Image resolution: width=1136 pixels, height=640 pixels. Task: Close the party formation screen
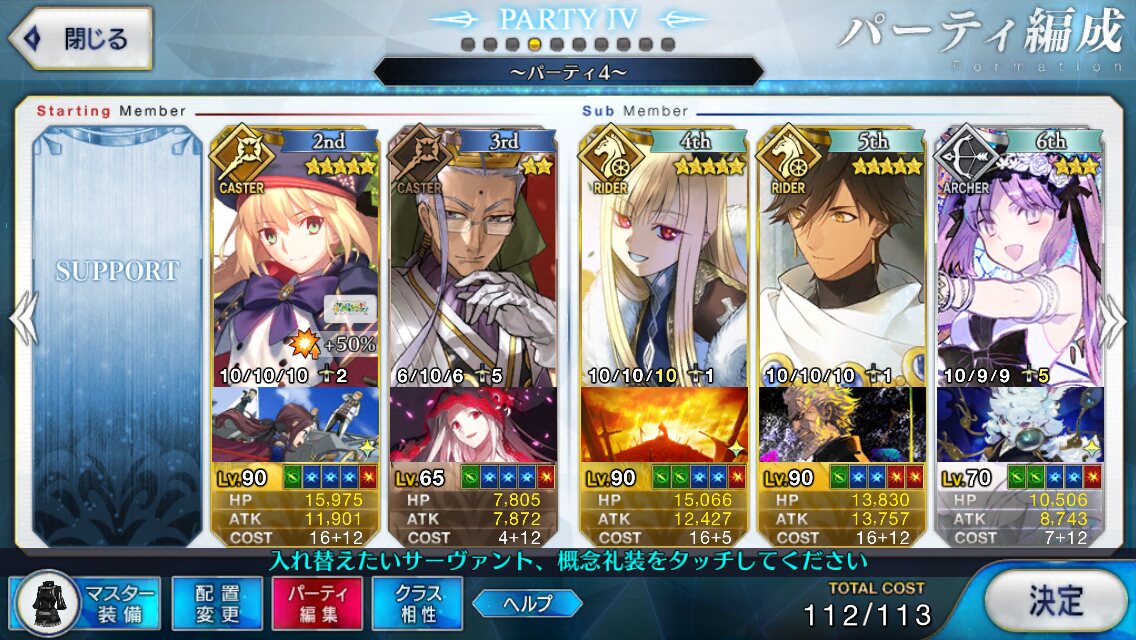(82, 39)
